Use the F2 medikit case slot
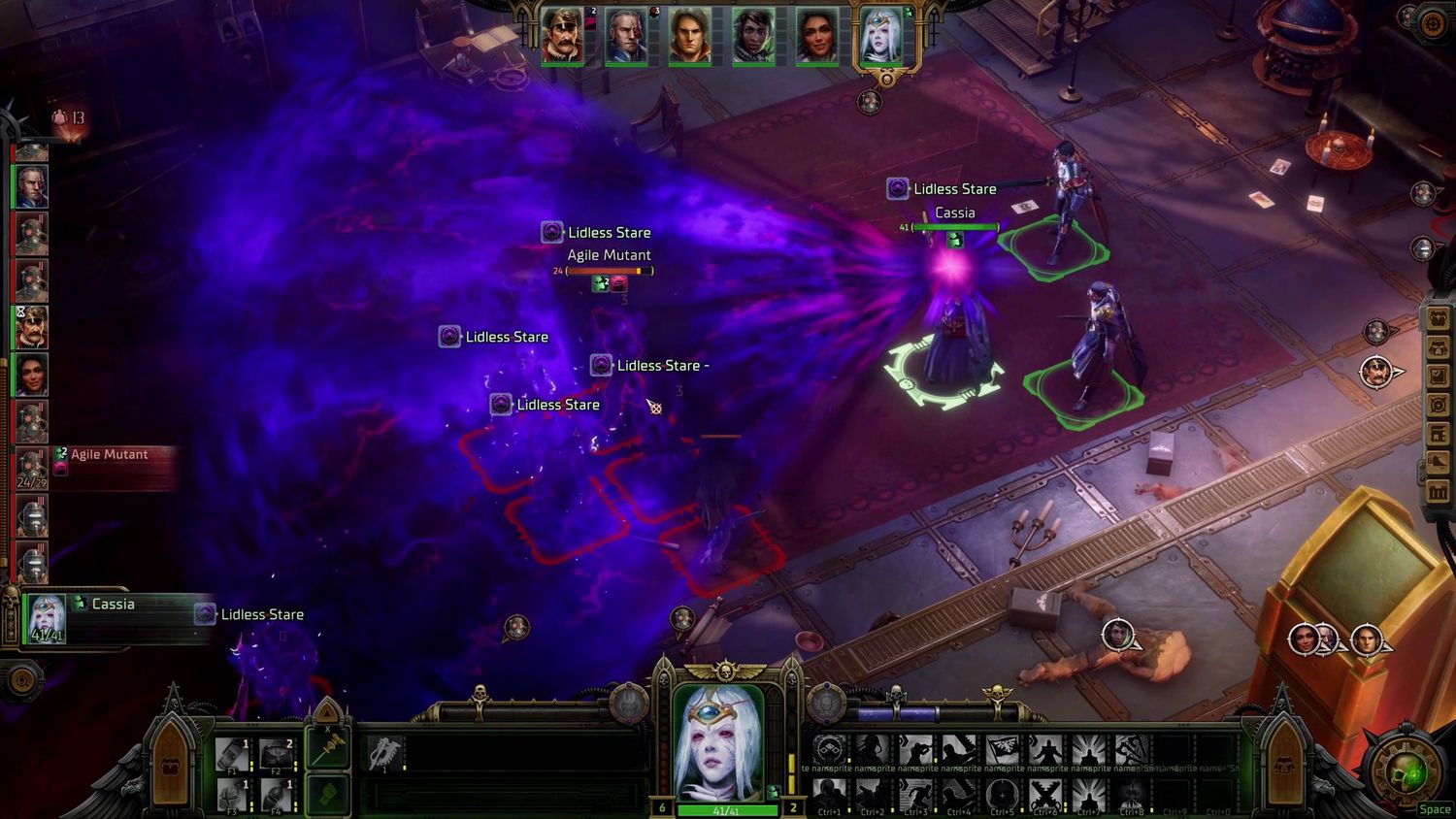The image size is (1456, 819). (277, 755)
